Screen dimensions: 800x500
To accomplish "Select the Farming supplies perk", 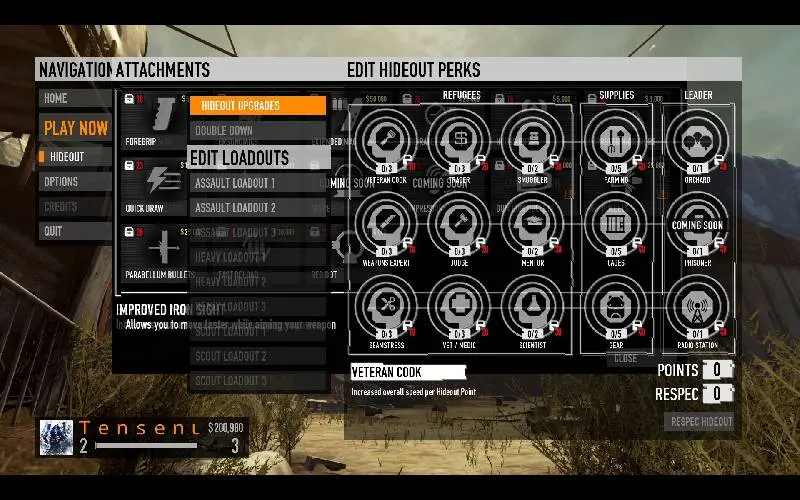I will coord(616,139).
